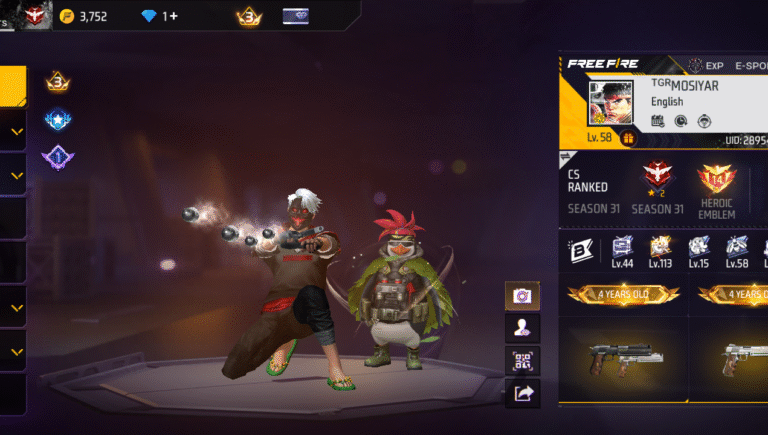Screen dimensions: 768x435
Task: Select the TGR MOSIYAR player avatar
Action: (611, 104)
